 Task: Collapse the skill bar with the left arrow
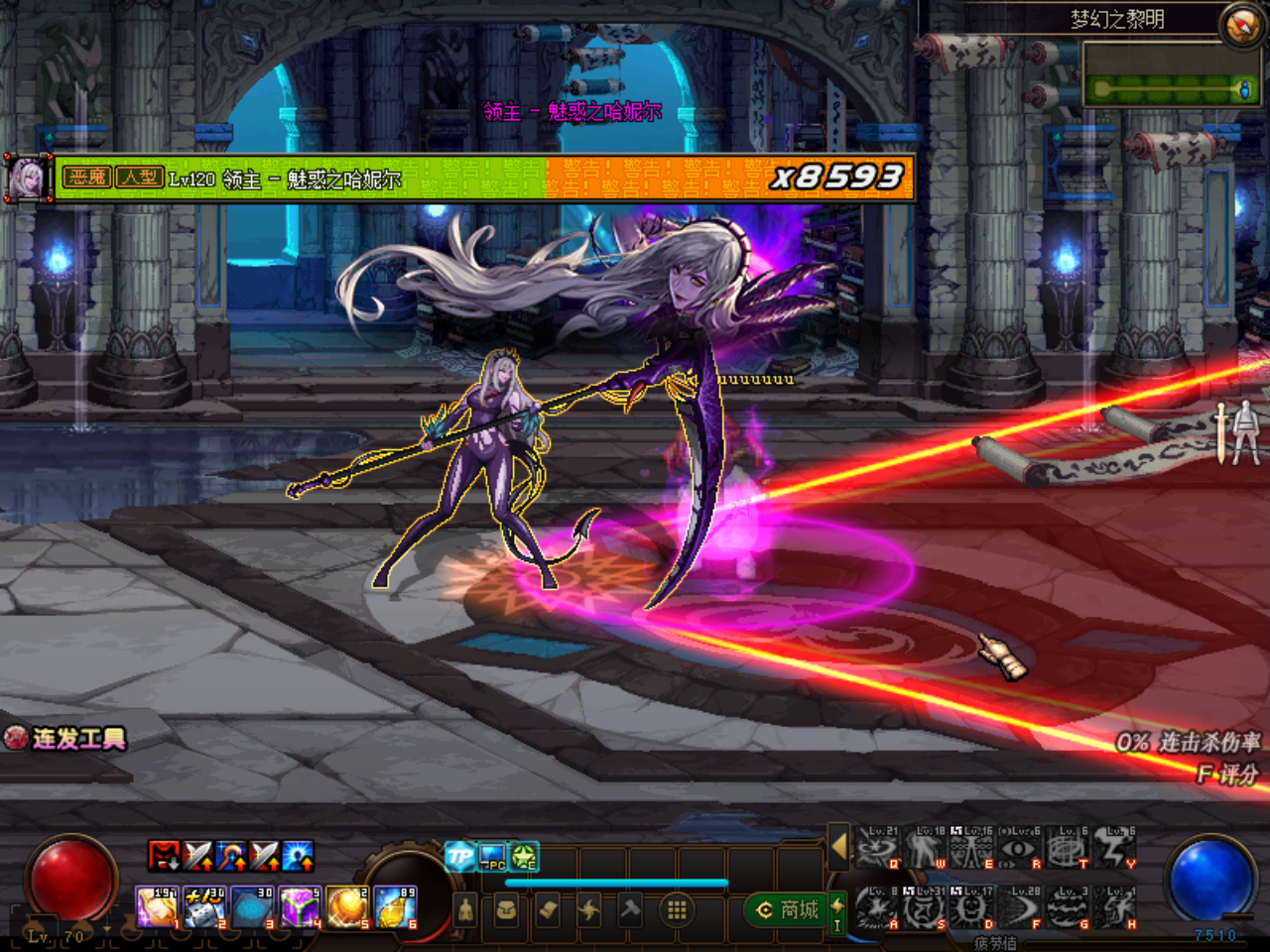[839, 846]
